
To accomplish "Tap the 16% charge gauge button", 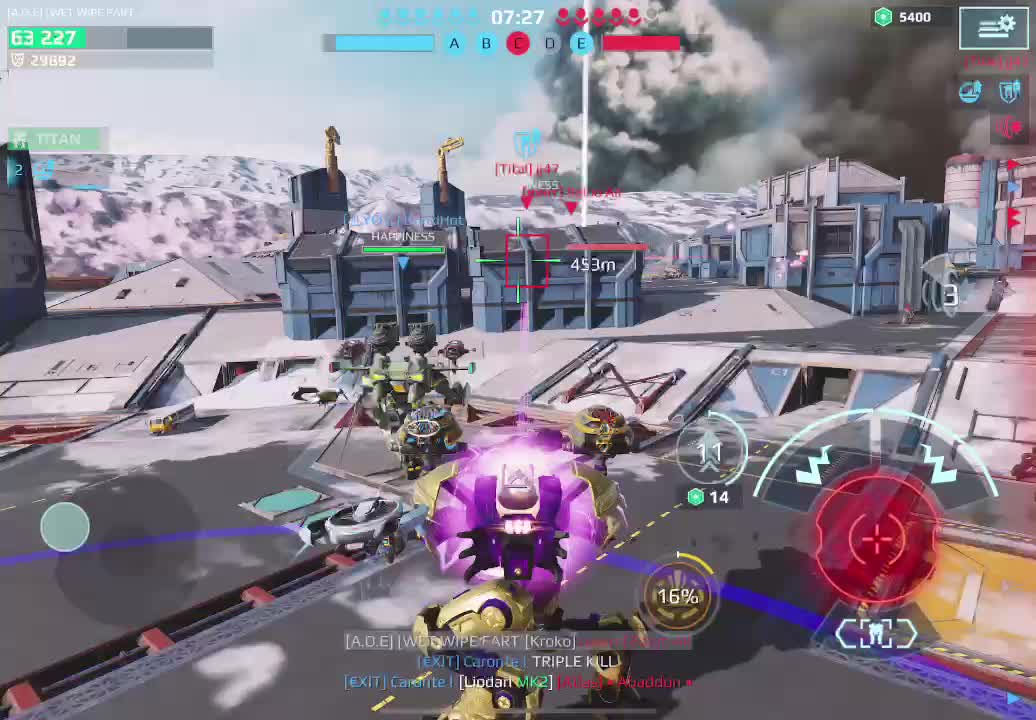I will click(678, 596).
